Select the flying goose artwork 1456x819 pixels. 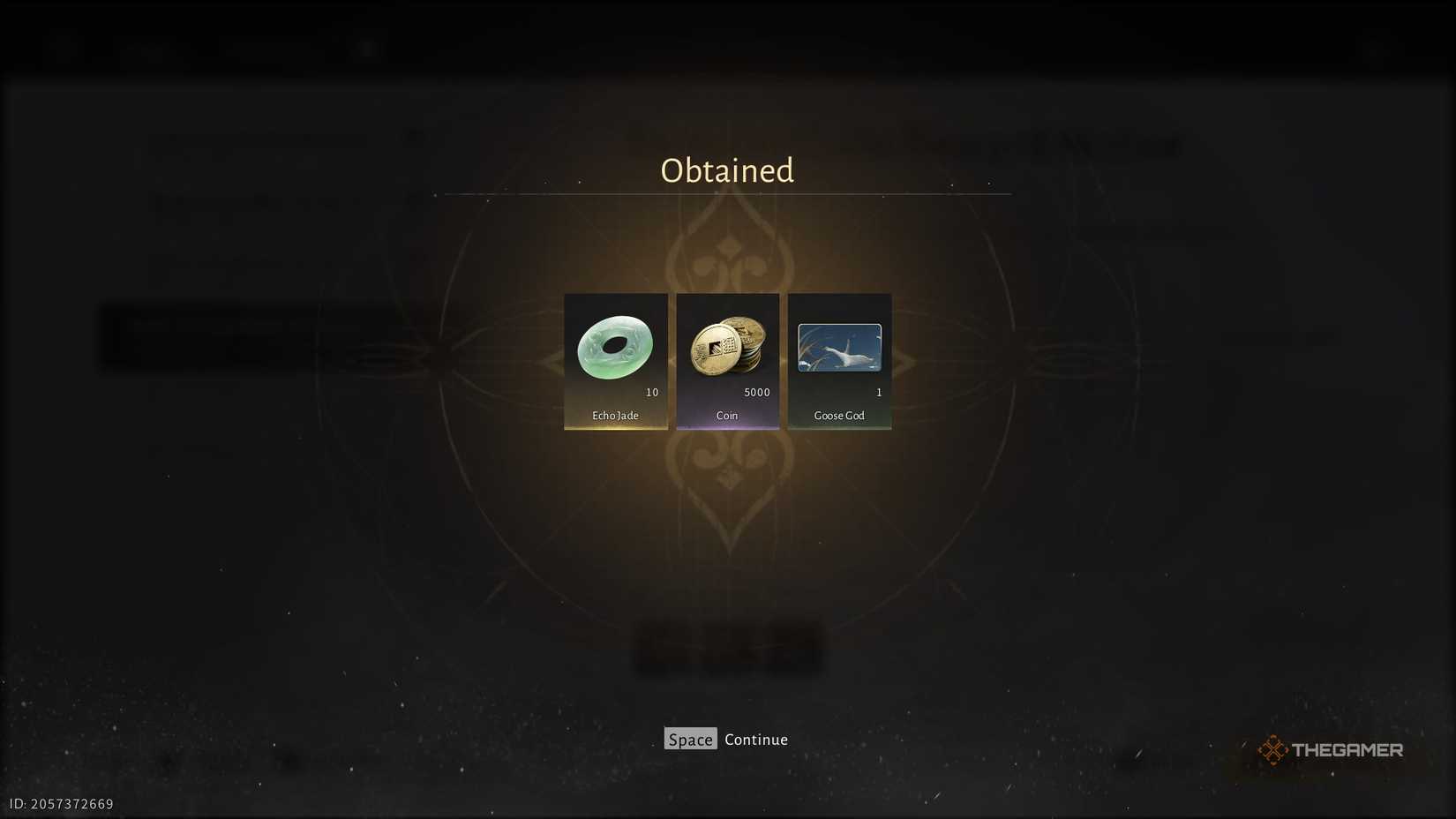pyautogui.click(x=838, y=348)
